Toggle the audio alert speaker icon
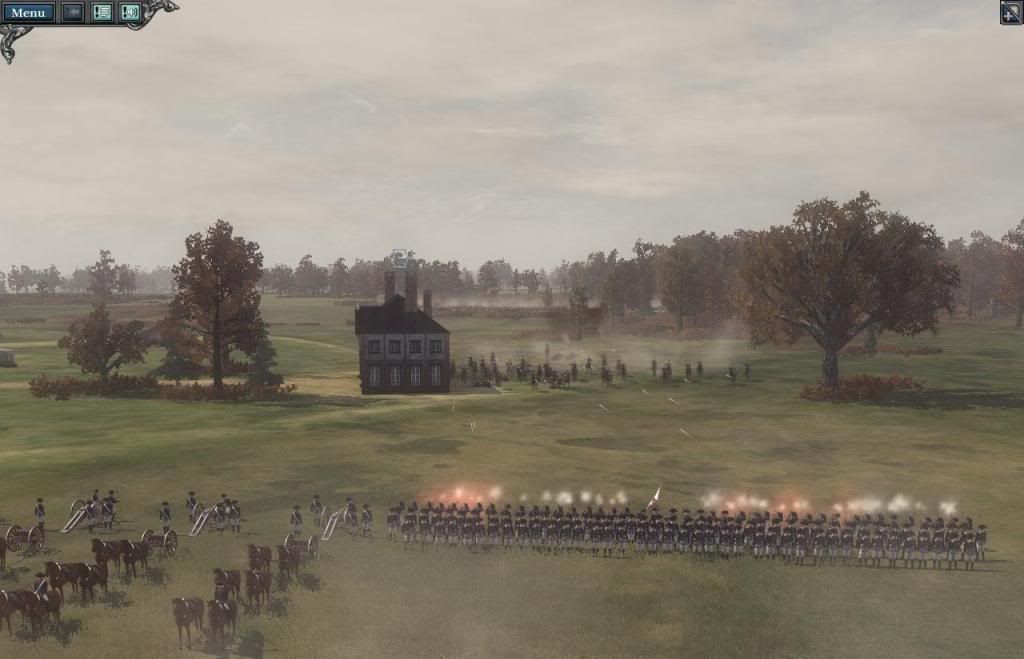The width and height of the screenshot is (1024, 659). 130,13
